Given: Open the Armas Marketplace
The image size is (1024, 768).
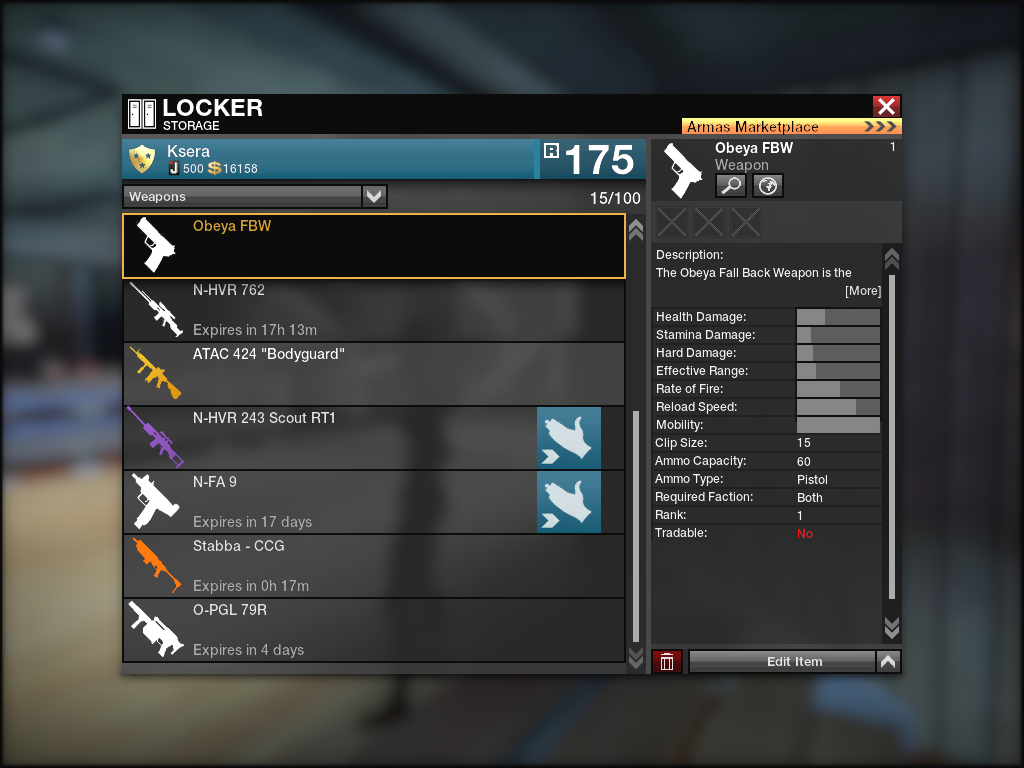Looking at the screenshot, I should point(791,127).
